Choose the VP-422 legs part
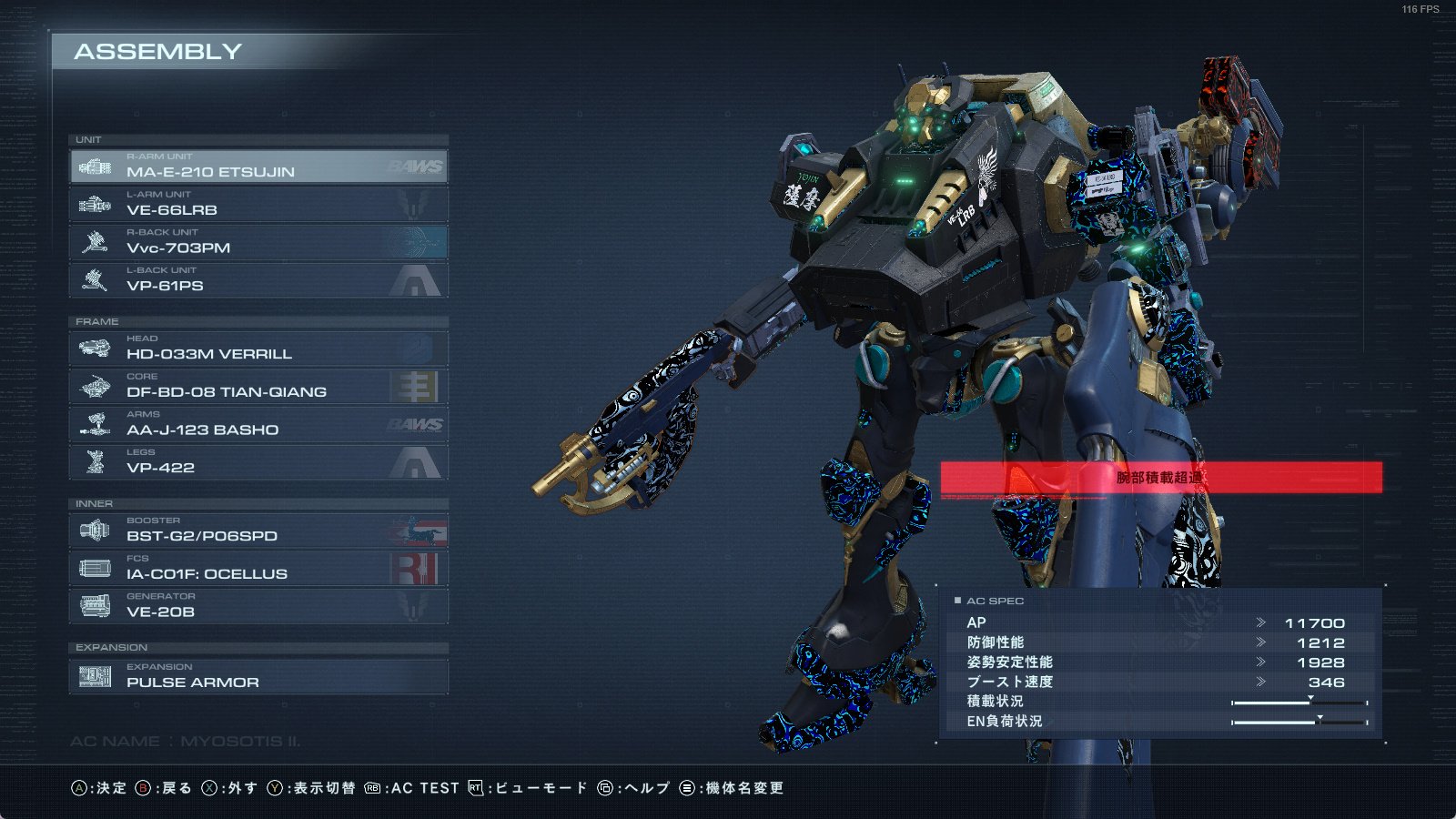This screenshot has height=819, width=1456. [x=258, y=462]
